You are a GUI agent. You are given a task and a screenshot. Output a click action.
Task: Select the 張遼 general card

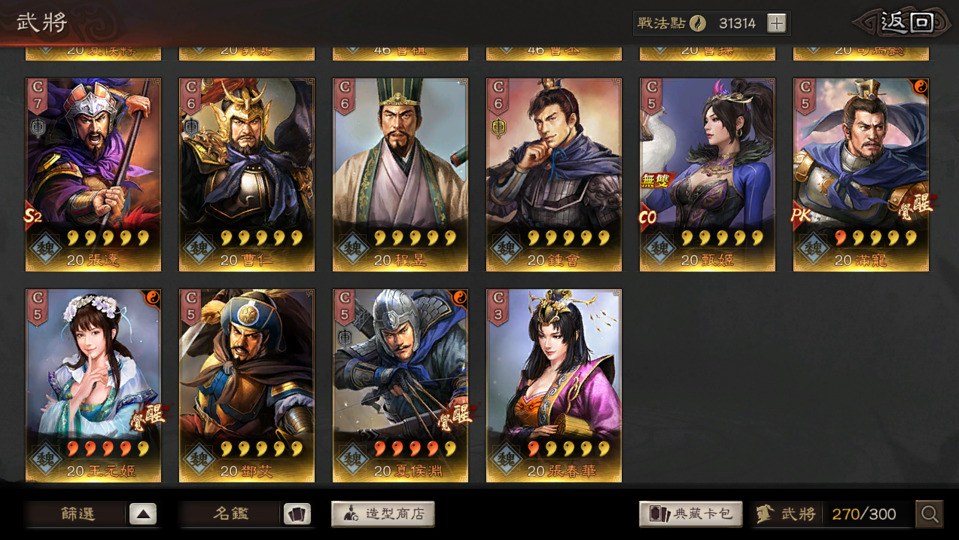click(x=93, y=174)
